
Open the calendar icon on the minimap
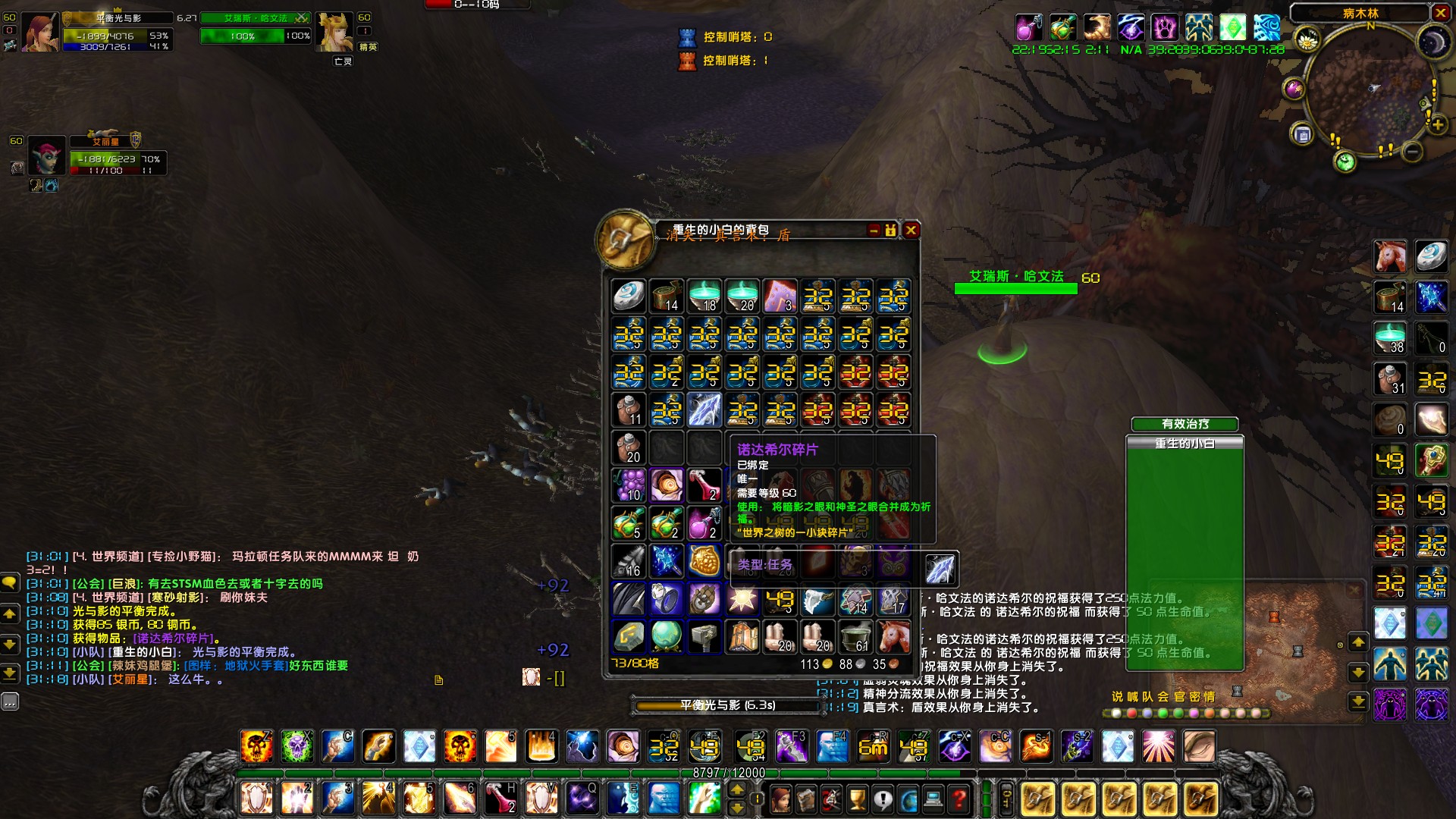click(1303, 133)
